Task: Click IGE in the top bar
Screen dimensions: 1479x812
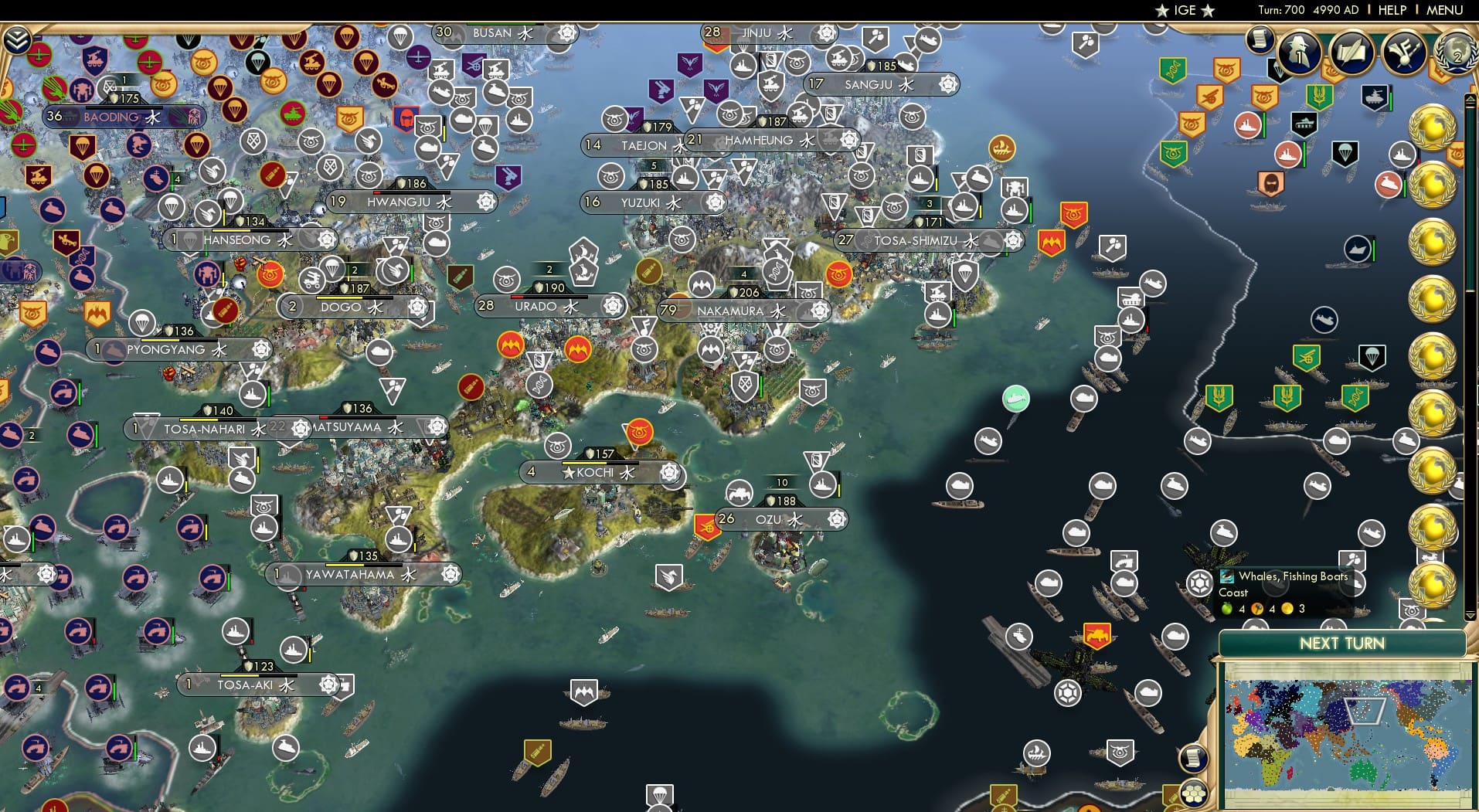Action: [x=1183, y=10]
